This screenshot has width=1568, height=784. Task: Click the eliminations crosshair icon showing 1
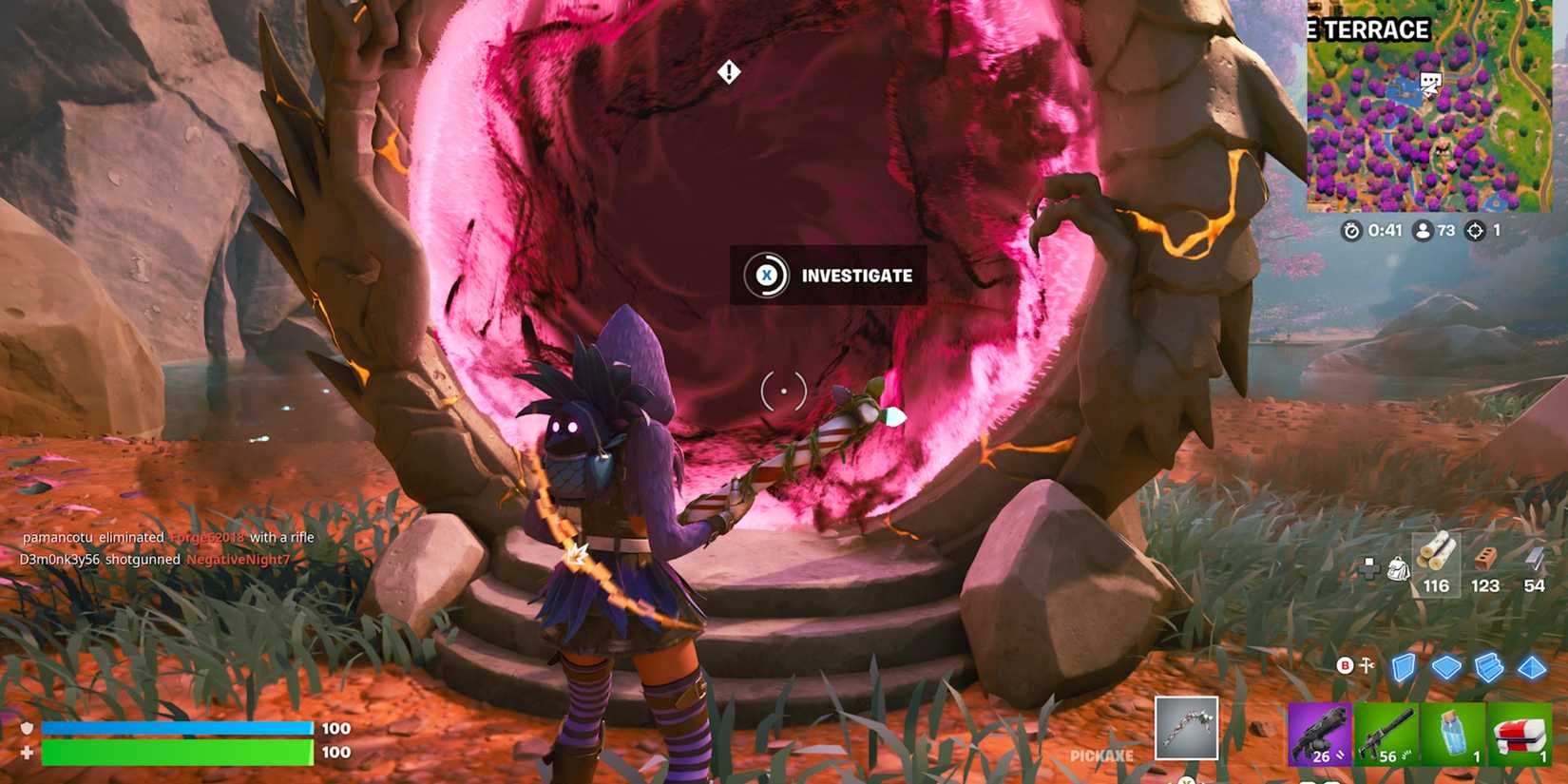(x=1477, y=229)
